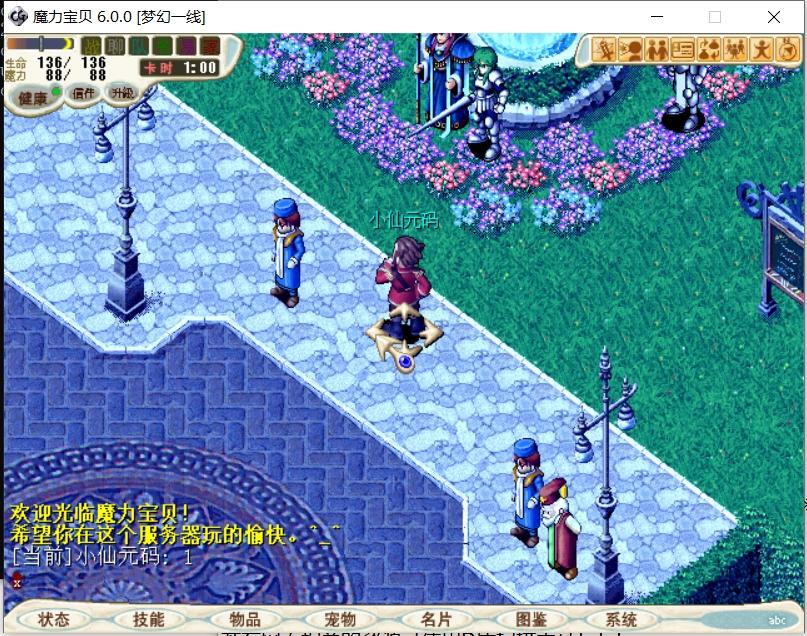Choose the arms-raised figure action icon
This screenshot has height=636, width=807.
click(x=763, y=49)
